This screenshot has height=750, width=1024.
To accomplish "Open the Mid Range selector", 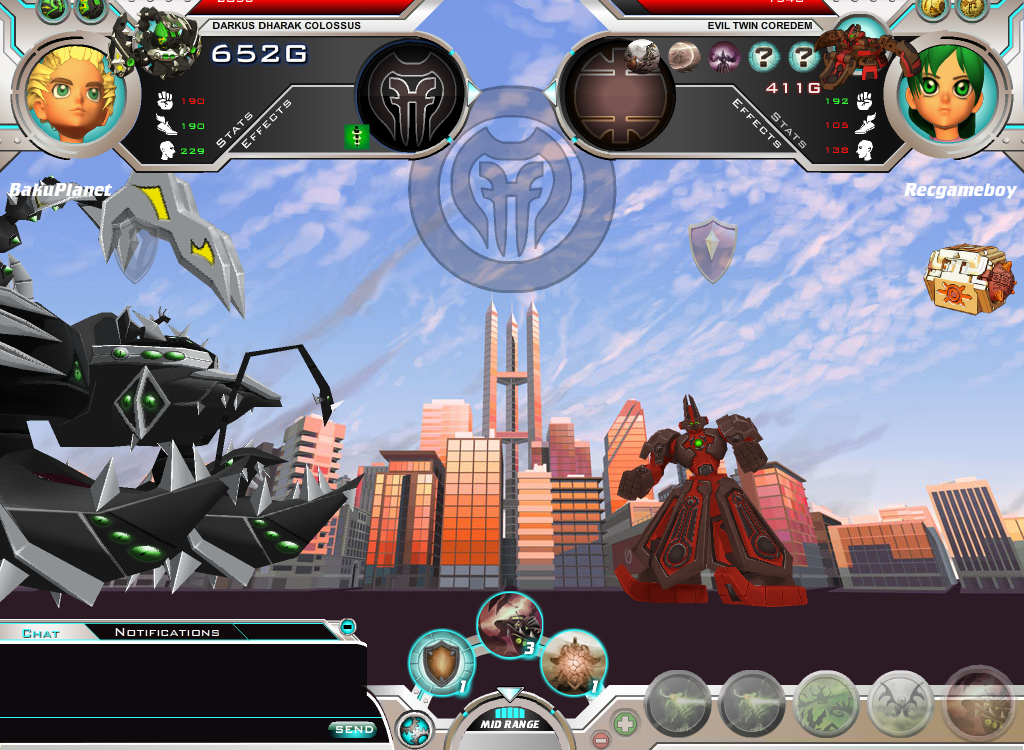I will coord(510,722).
